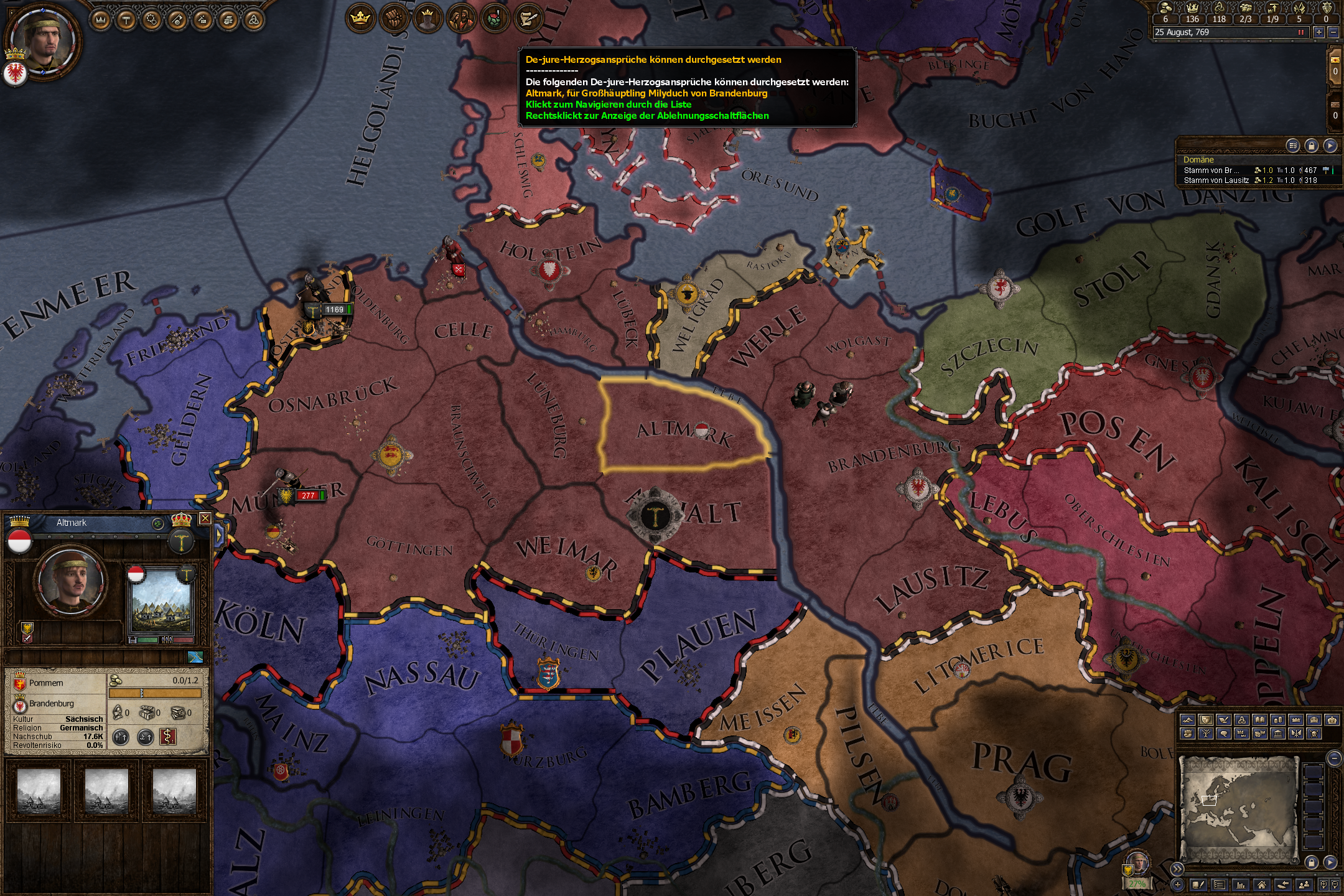This screenshot has height=896, width=1344.
Task: Toggle the revolt risk map mode fist icon
Action: pyautogui.click(x=1187, y=734)
